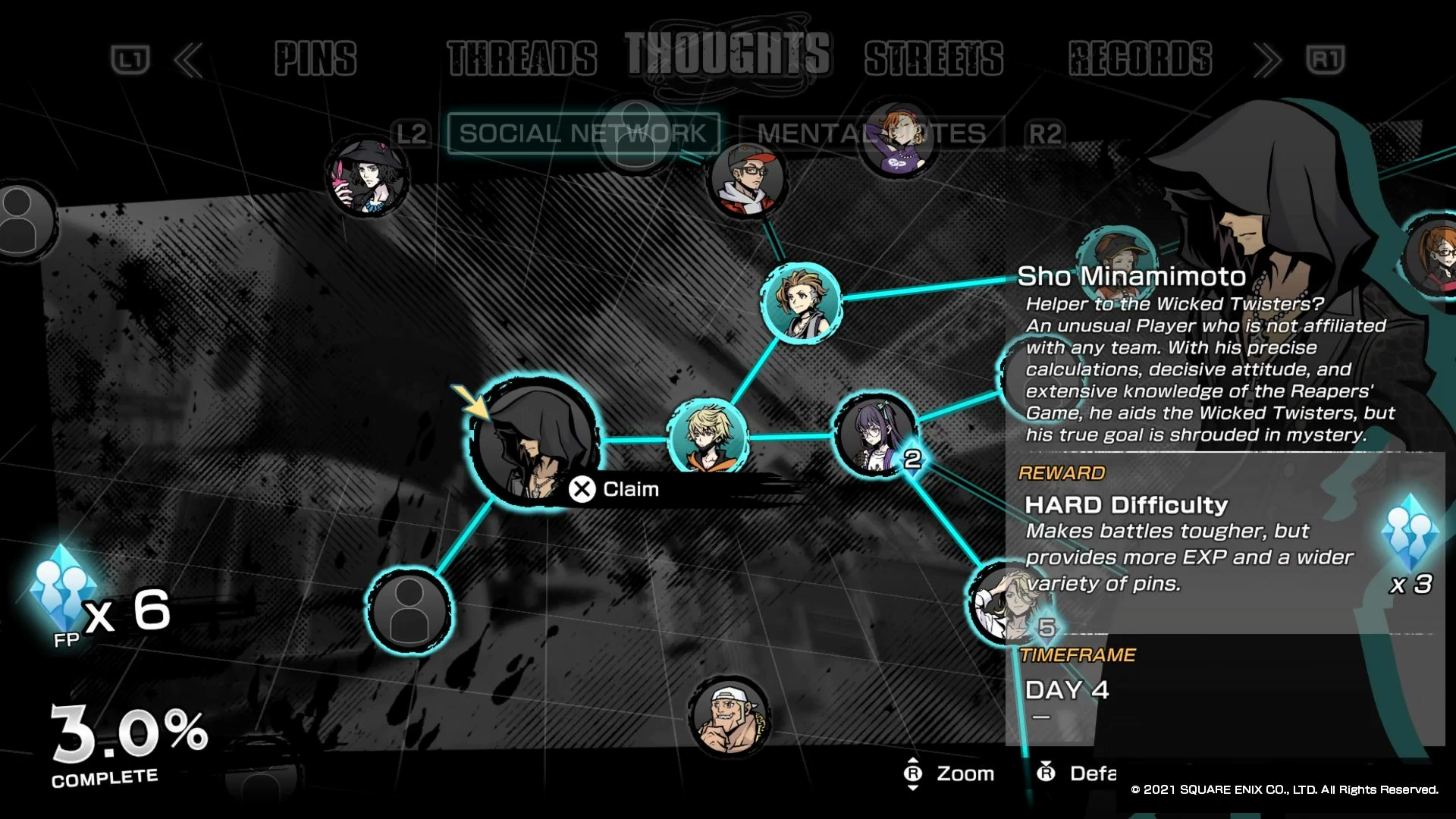The image size is (1456, 819).
Task: Click the right double-arrow menu navigator
Action: coord(1267,60)
